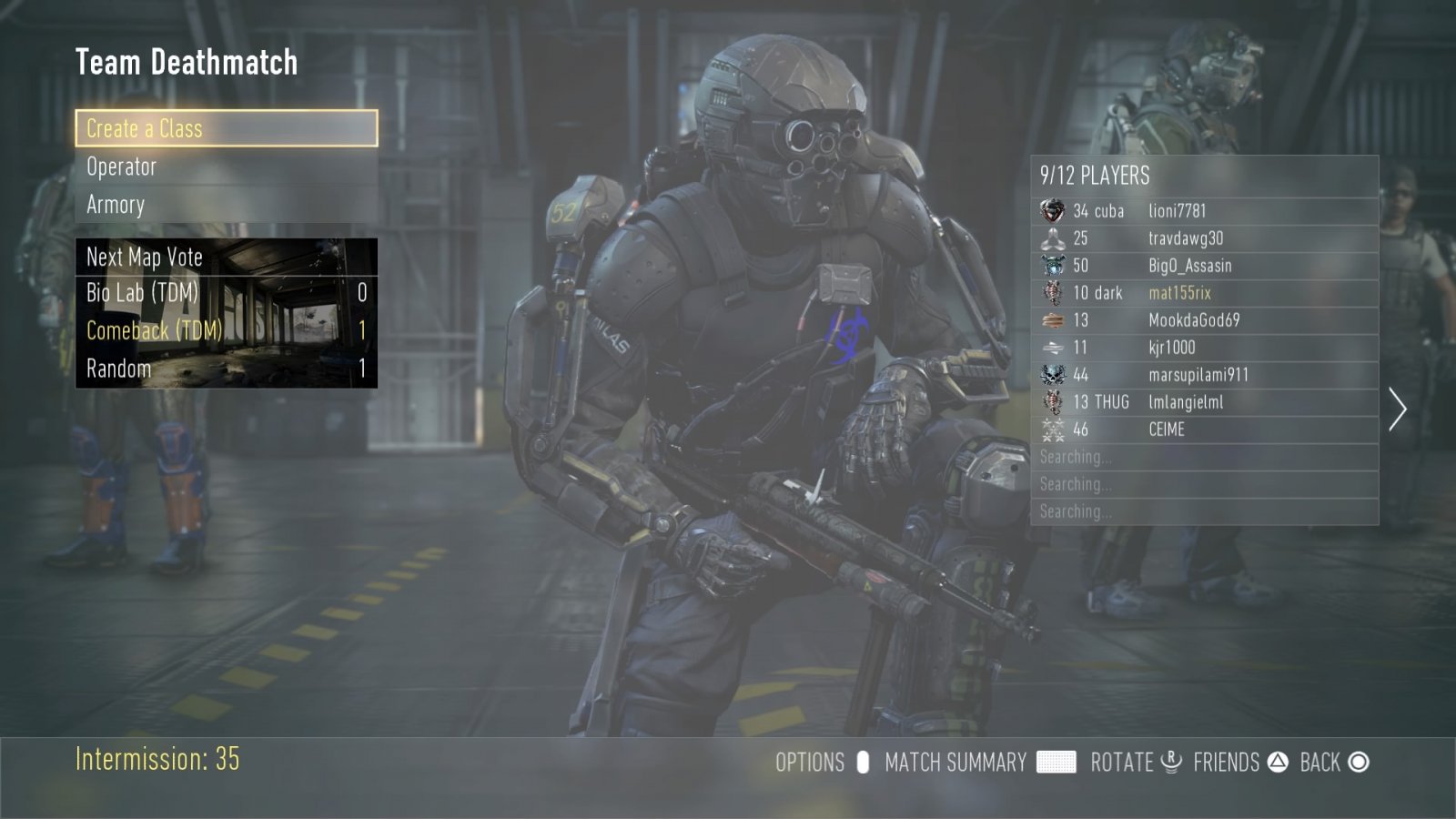The width and height of the screenshot is (1456, 819).
Task: Select marsupilami911 player row
Action: point(1204,375)
